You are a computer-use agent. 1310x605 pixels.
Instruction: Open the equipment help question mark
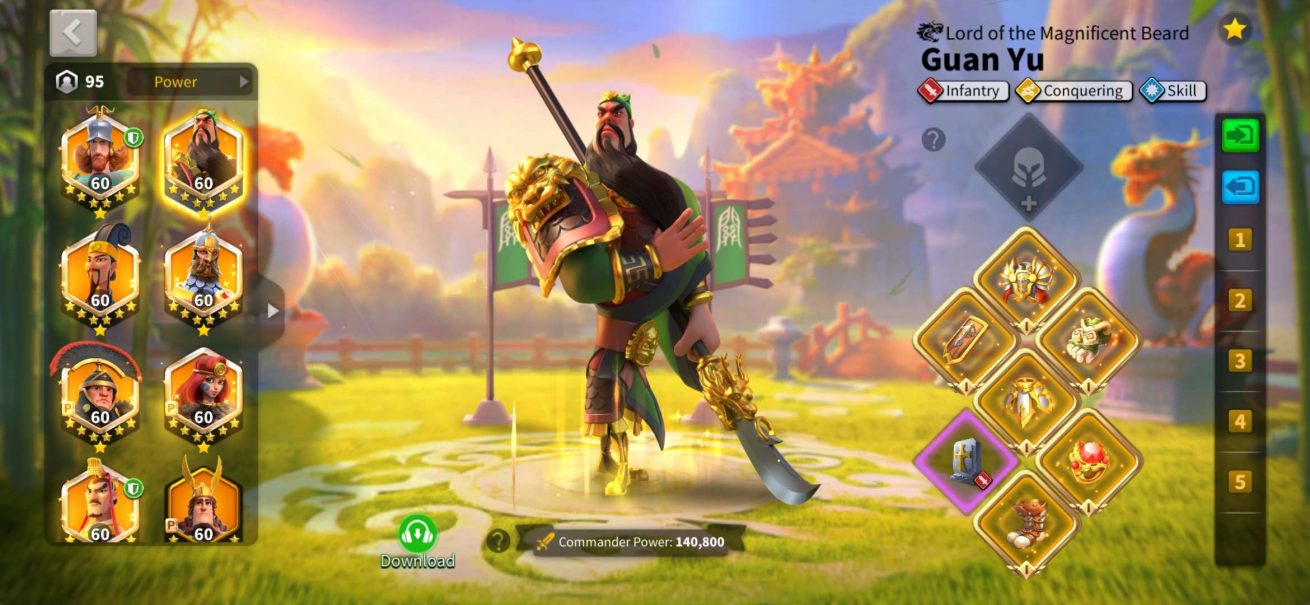tap(933, 140)
